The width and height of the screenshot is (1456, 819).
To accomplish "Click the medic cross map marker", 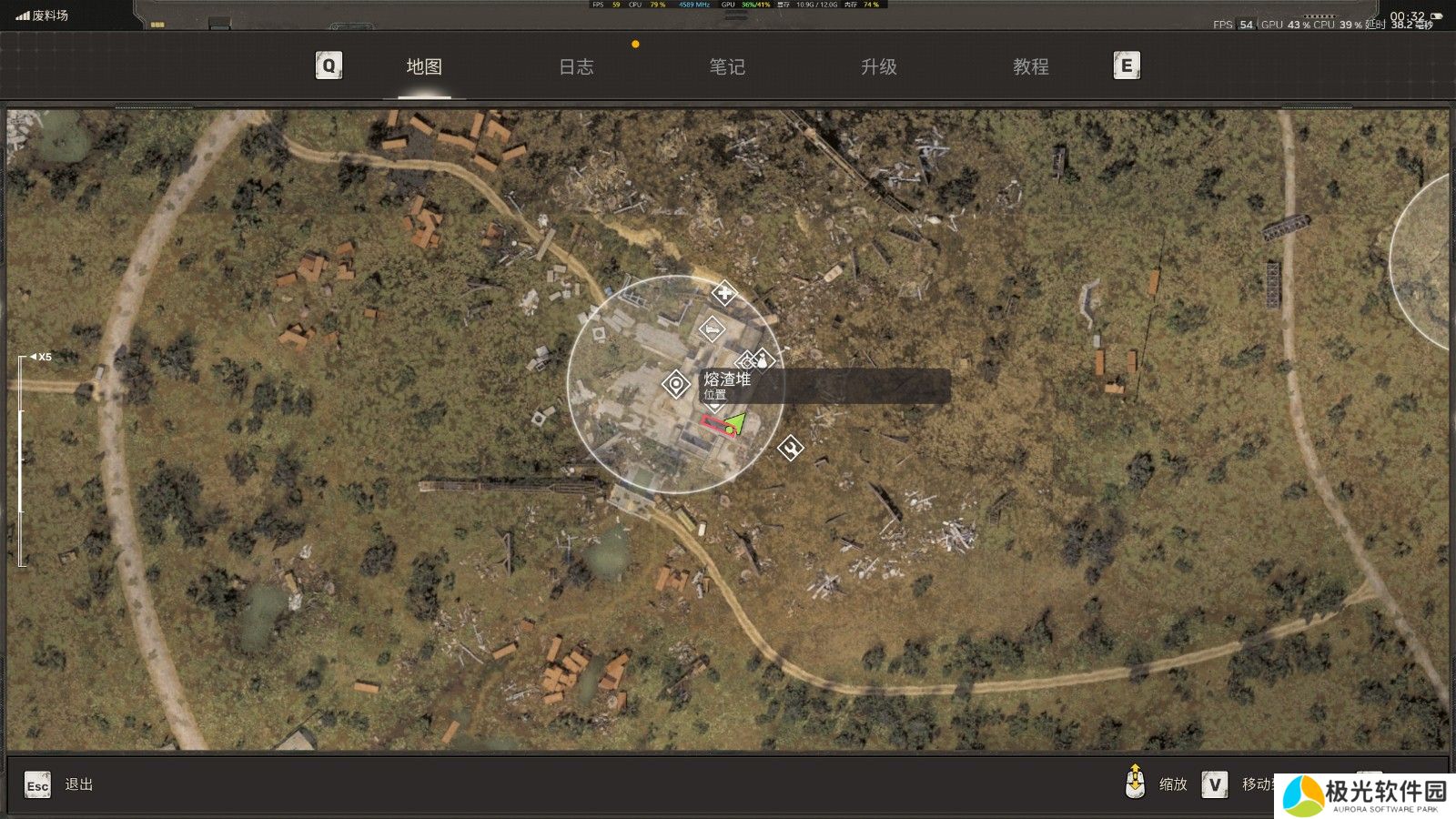I will click(723, 293).
